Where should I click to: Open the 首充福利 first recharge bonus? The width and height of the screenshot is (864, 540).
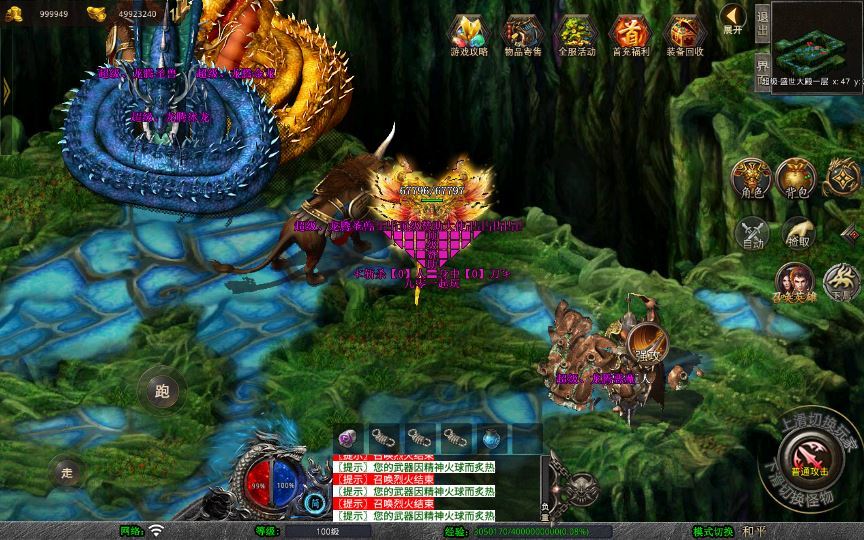tap(630, 35)
